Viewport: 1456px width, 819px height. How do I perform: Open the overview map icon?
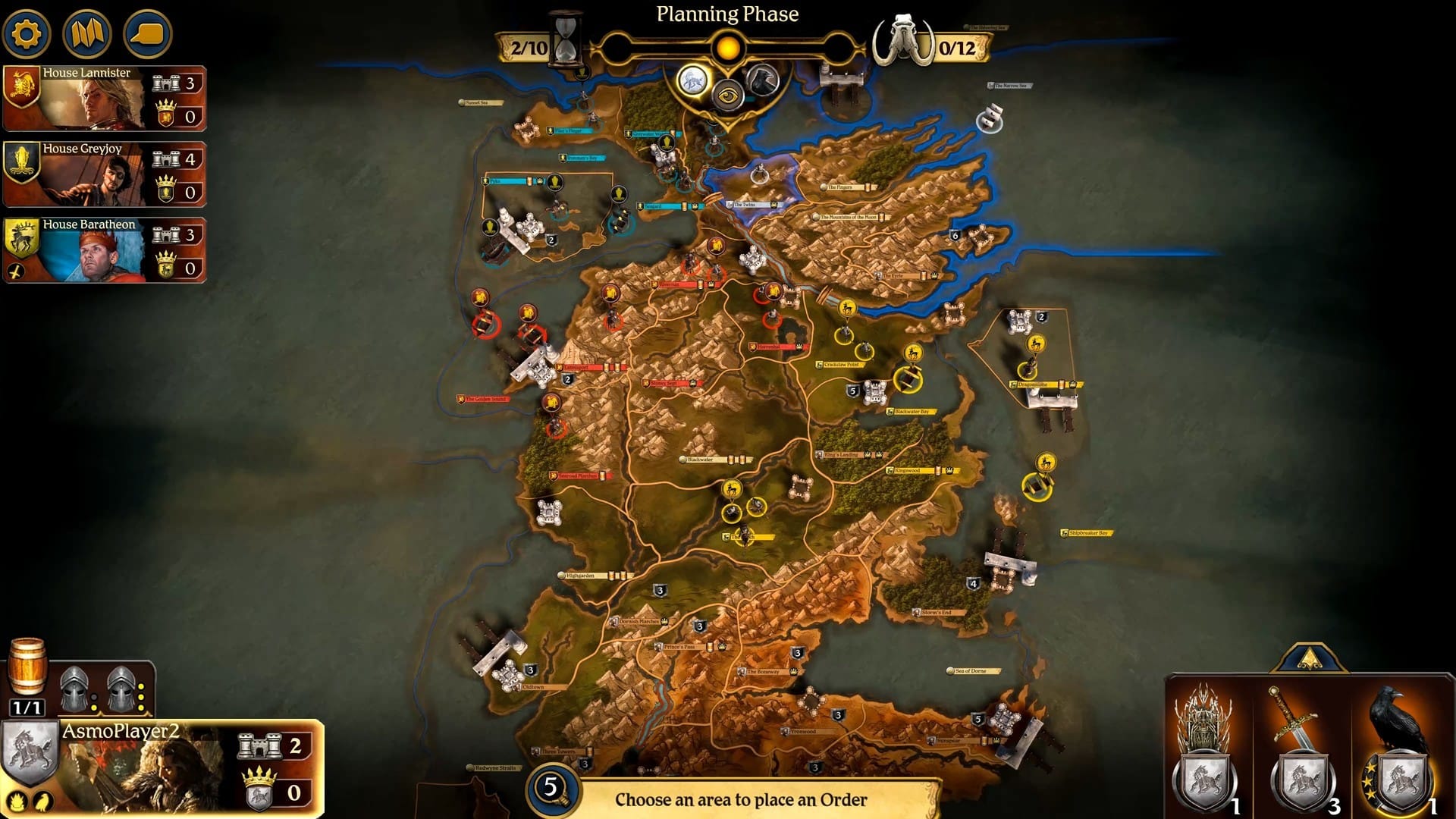pyautogui.click(x=87, y=33)
